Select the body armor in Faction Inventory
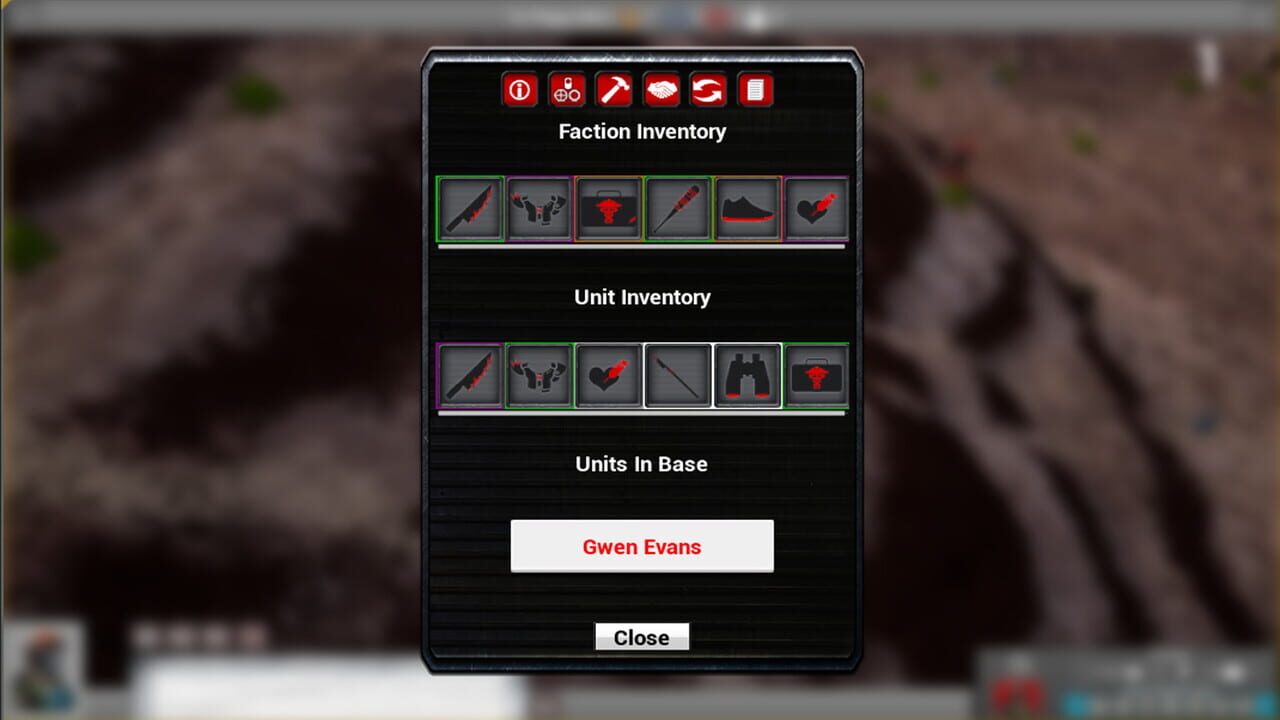The width and height of the screenshot is (1280, 720). (539, 208)
